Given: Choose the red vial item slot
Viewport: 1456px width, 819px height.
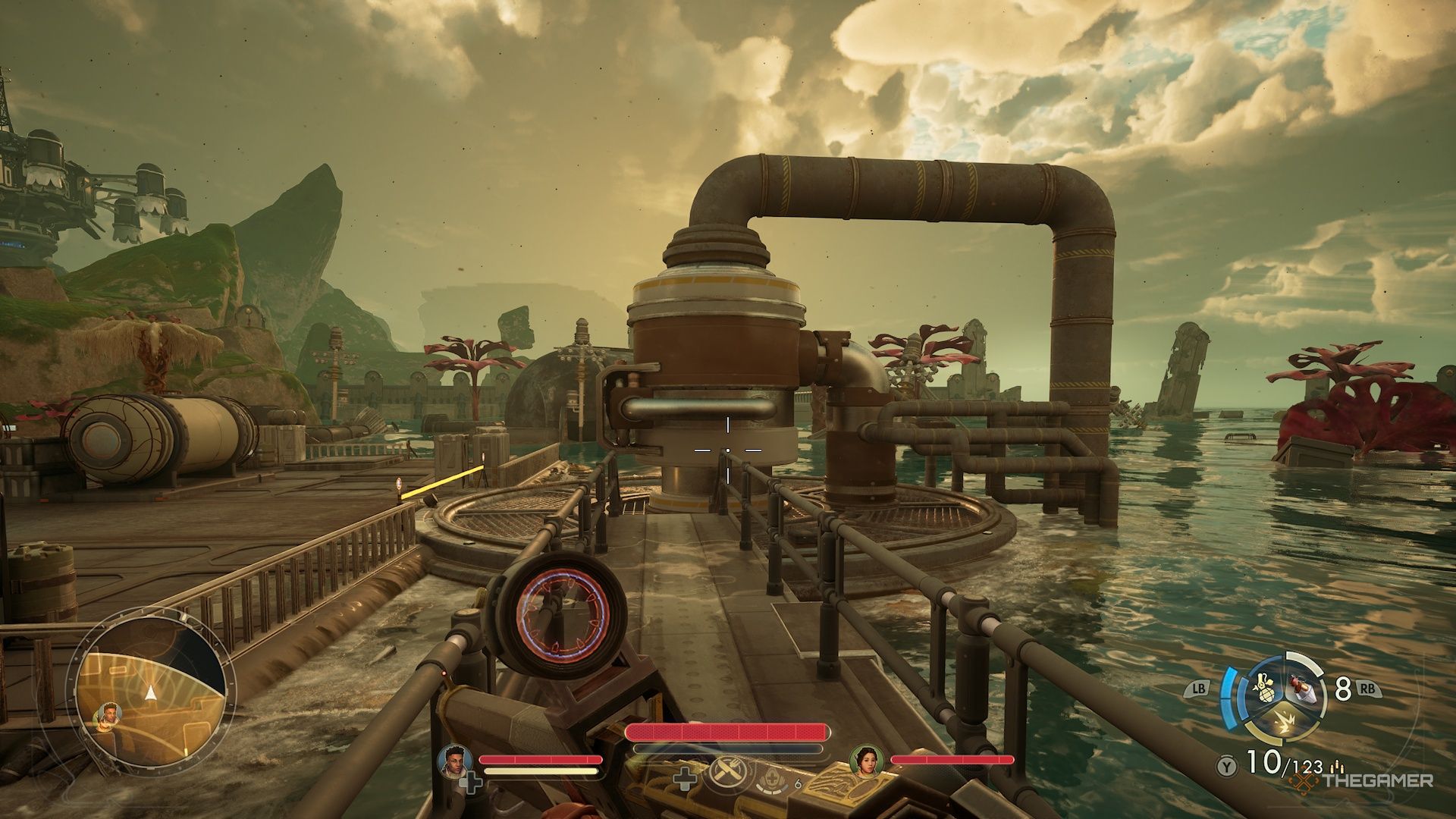Looking at the screenshot, I should click(1301, 688).
